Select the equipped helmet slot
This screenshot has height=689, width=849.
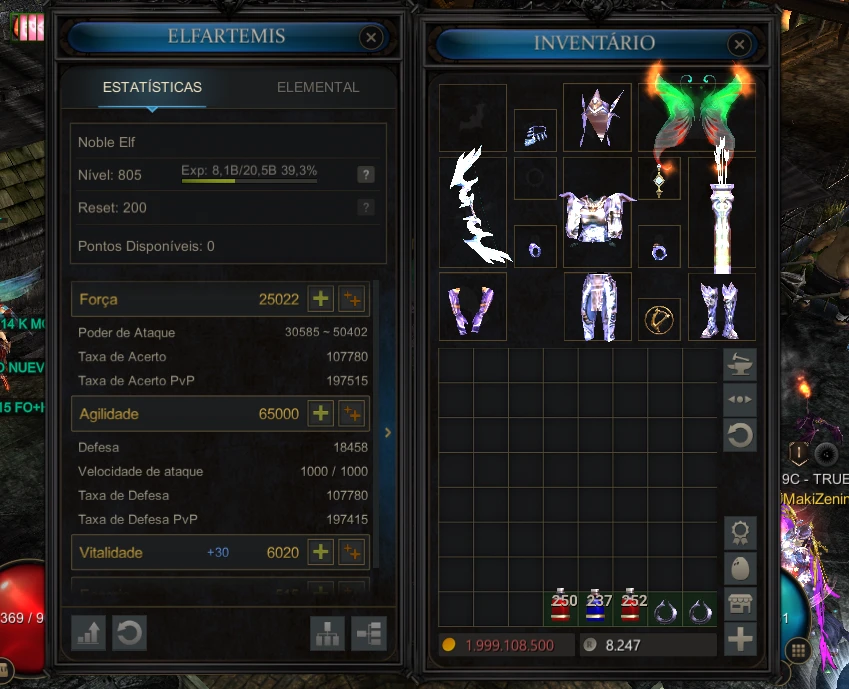coord(597,117)
